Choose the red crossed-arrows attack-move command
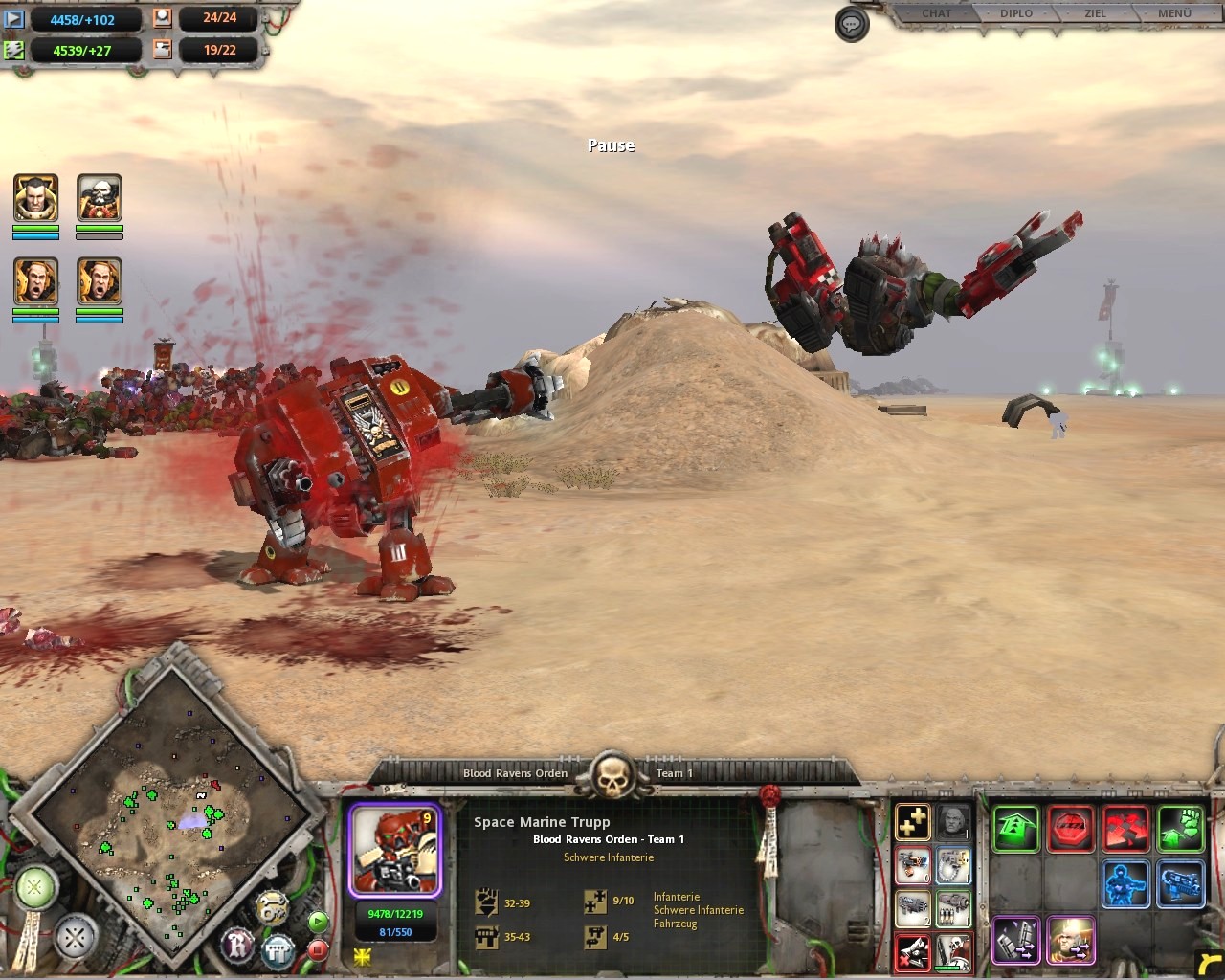1225x980 pixels. [x=1125, y=829]
